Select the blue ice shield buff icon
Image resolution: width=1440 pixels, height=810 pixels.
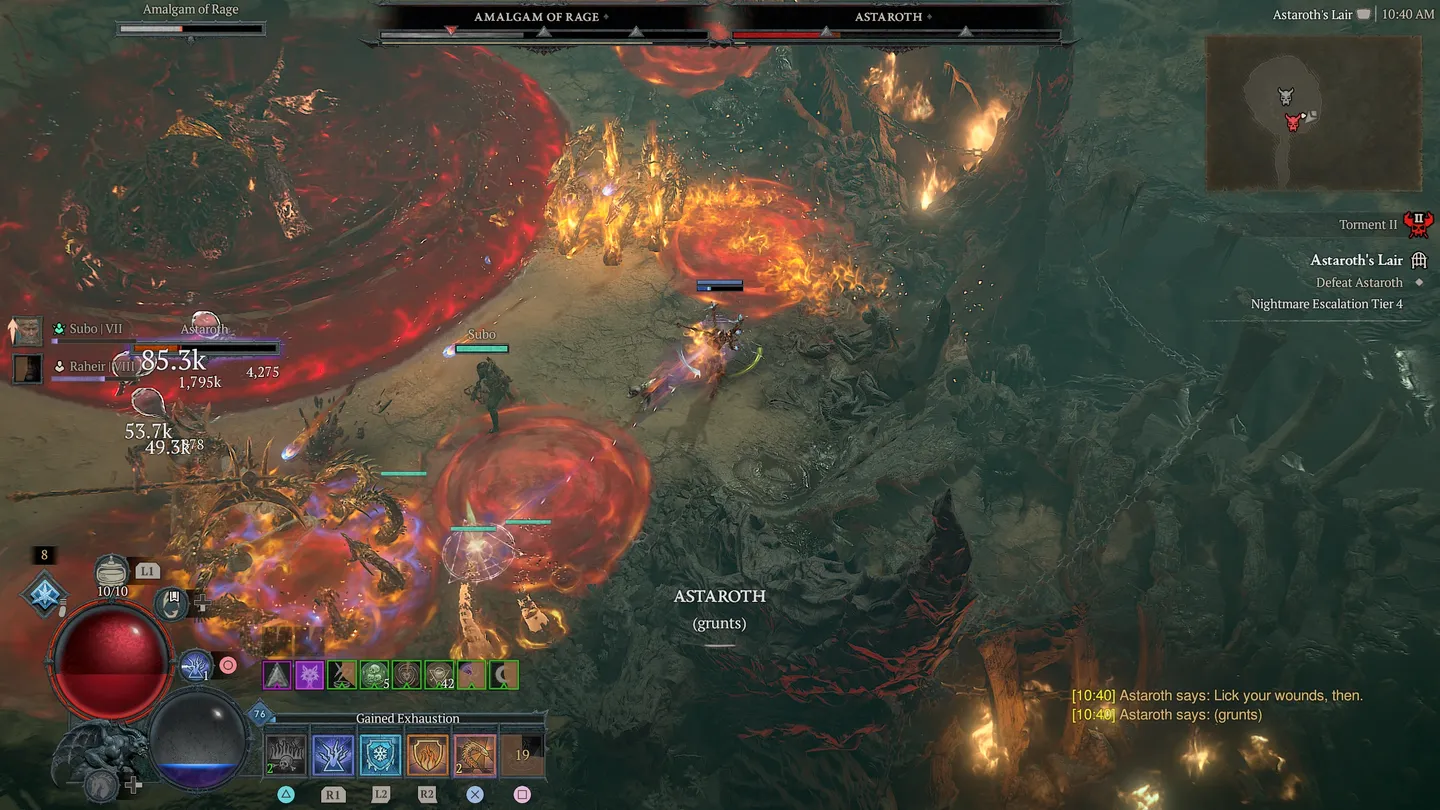pos(378,755)
